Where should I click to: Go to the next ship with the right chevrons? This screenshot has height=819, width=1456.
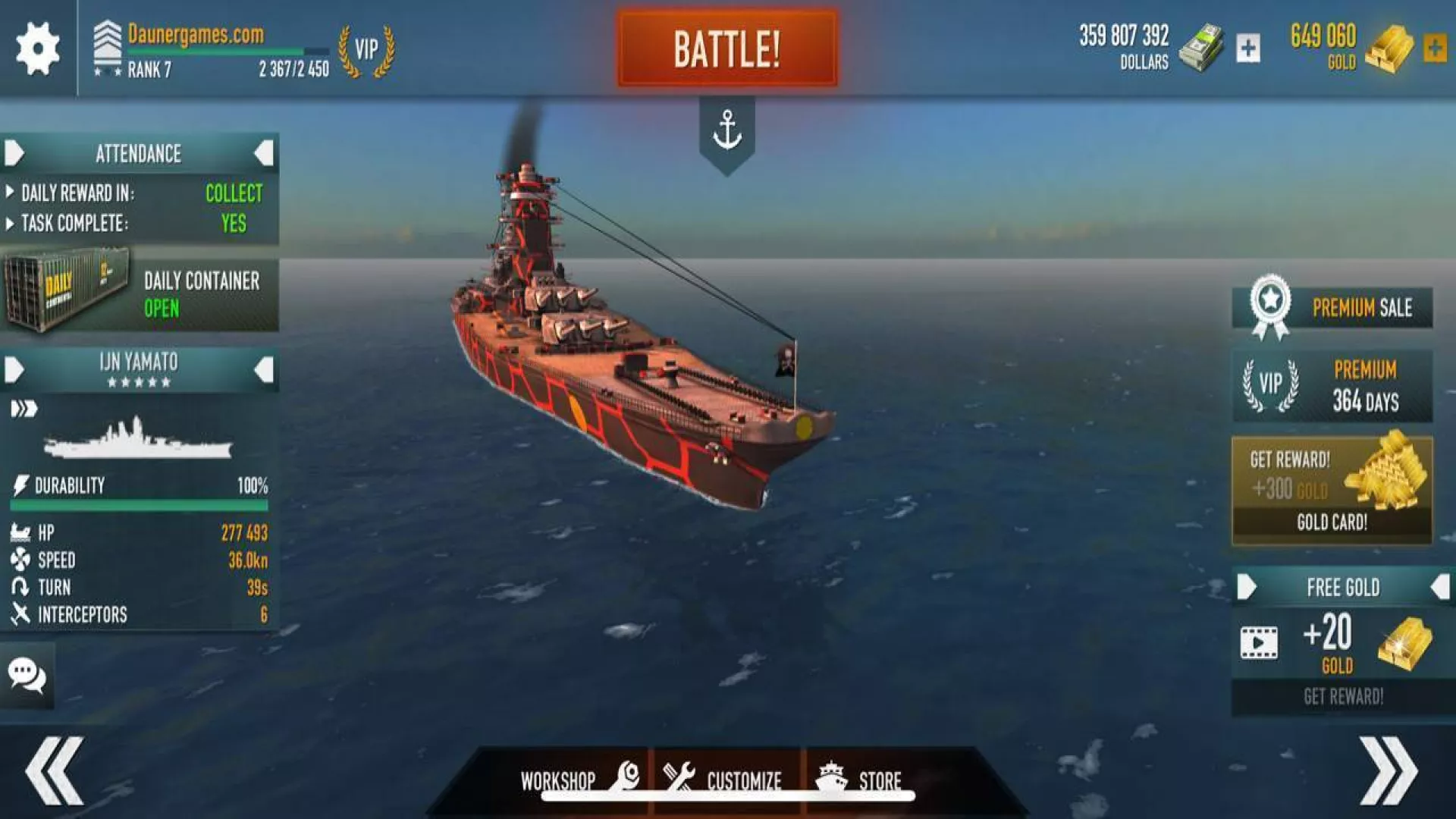[x=1388, y=770]
